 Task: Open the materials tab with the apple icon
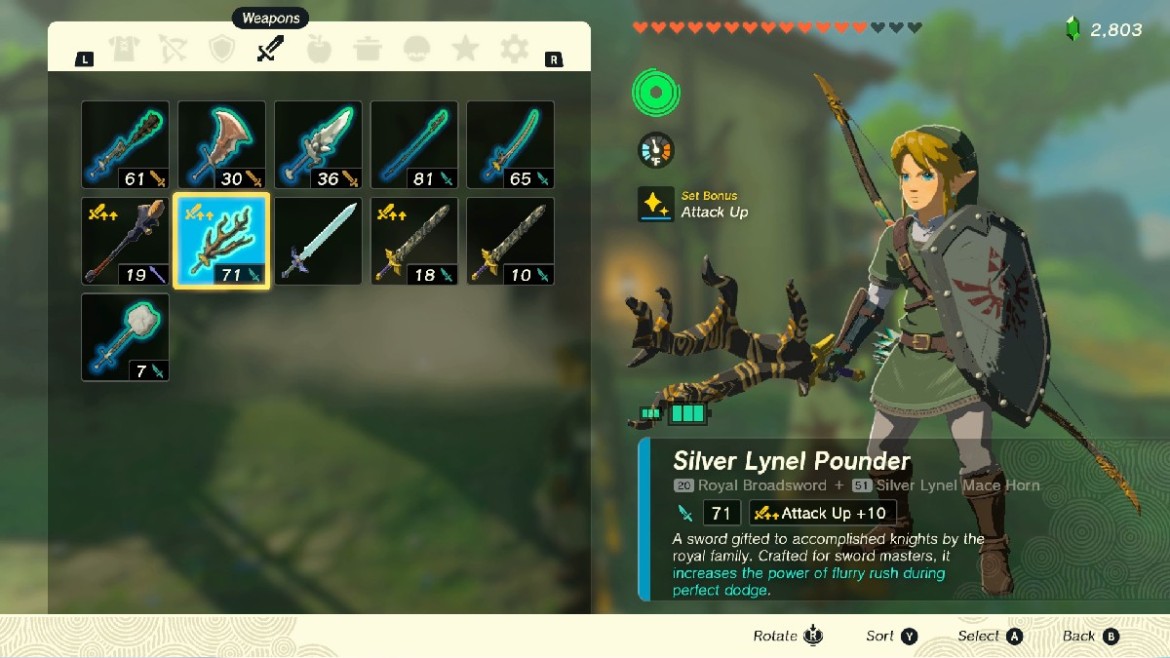click(319, 49)
